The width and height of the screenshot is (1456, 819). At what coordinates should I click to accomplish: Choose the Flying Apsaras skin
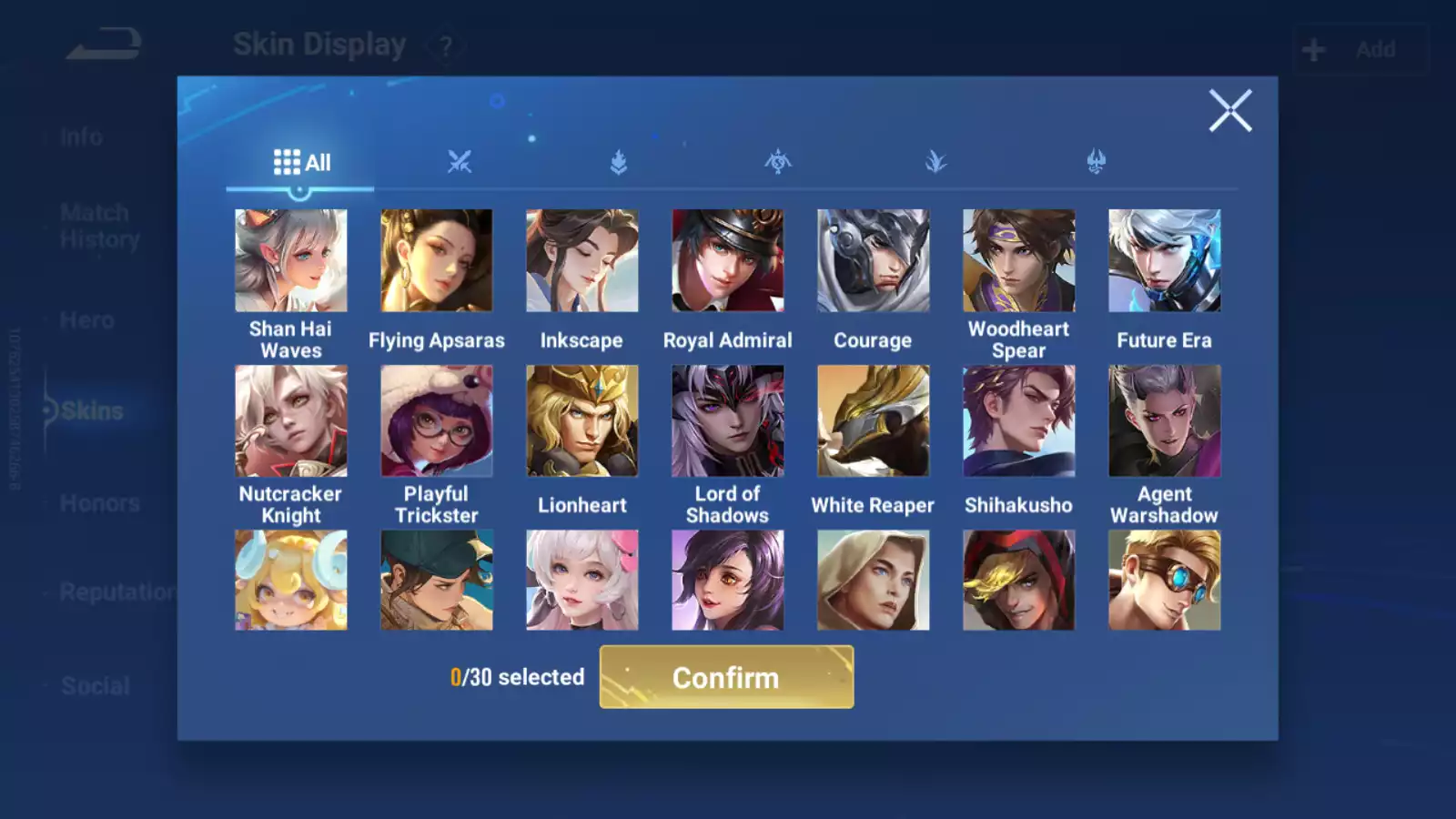pos(436,261)
